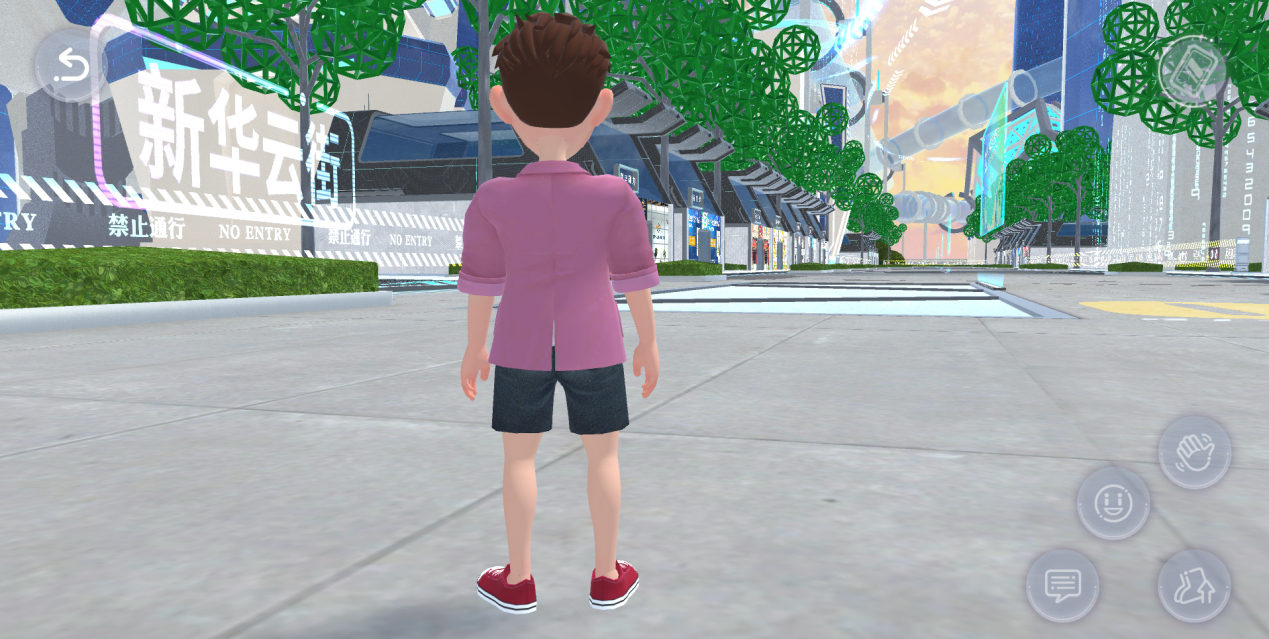Trigger the jump boots button
This screenshot has width=1269, height=639.
coord(1194,585)
